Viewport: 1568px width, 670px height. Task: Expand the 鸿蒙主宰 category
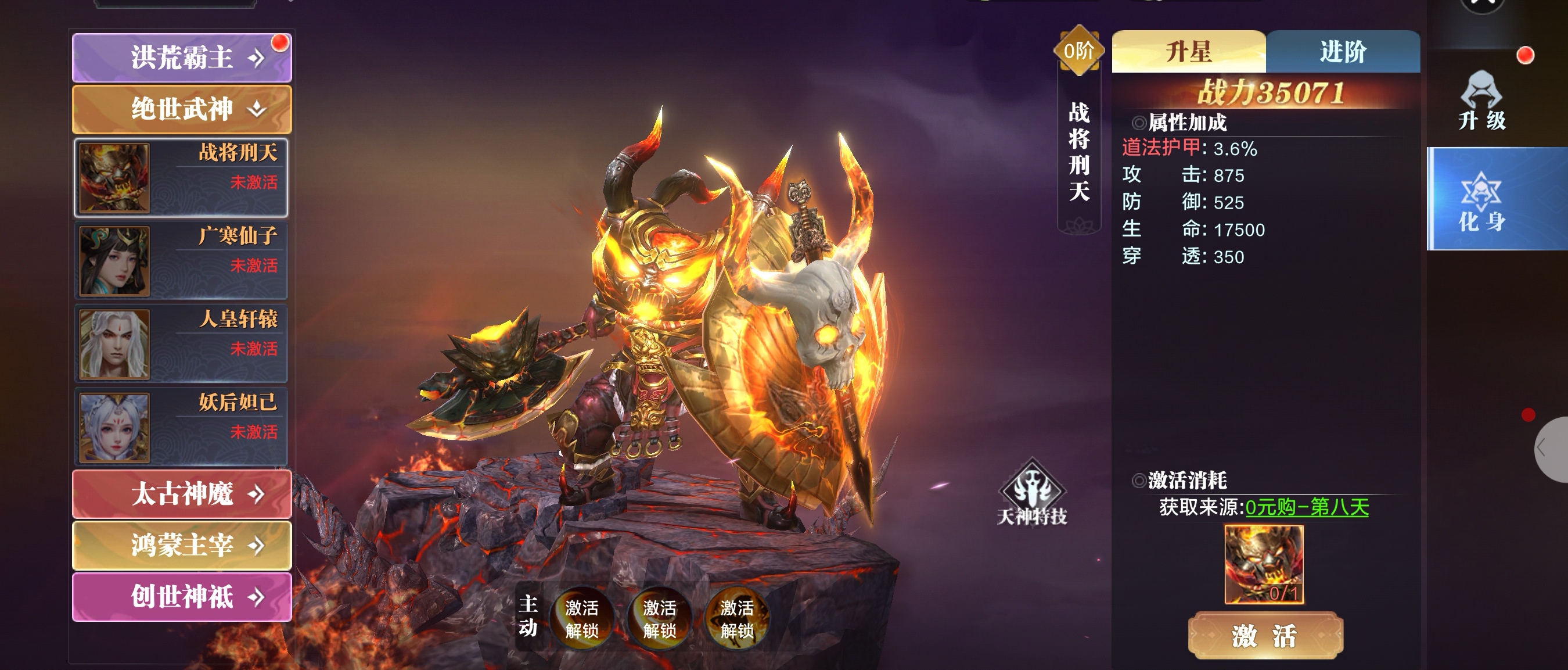tap(181, 545)
